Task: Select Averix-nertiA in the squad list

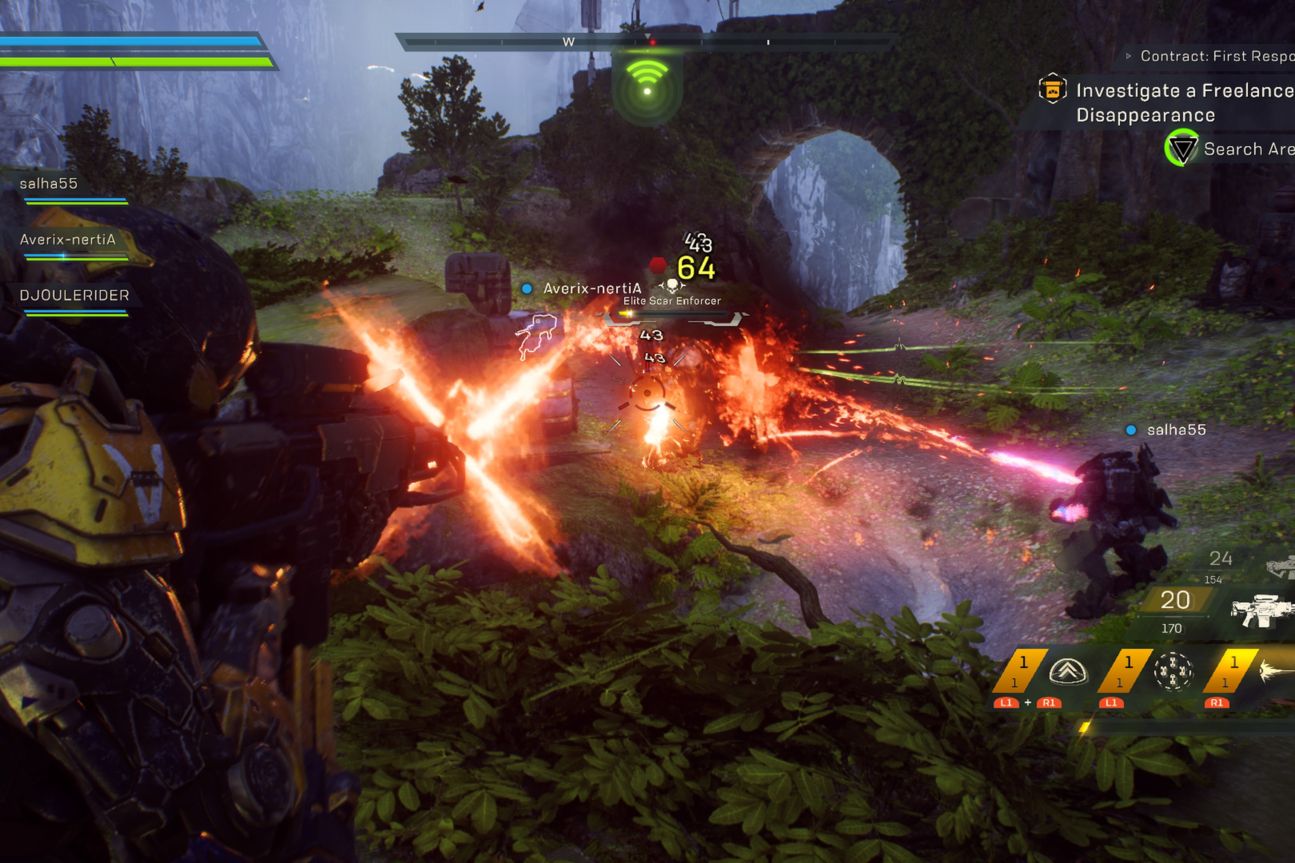Action: (x=68, y=240)
